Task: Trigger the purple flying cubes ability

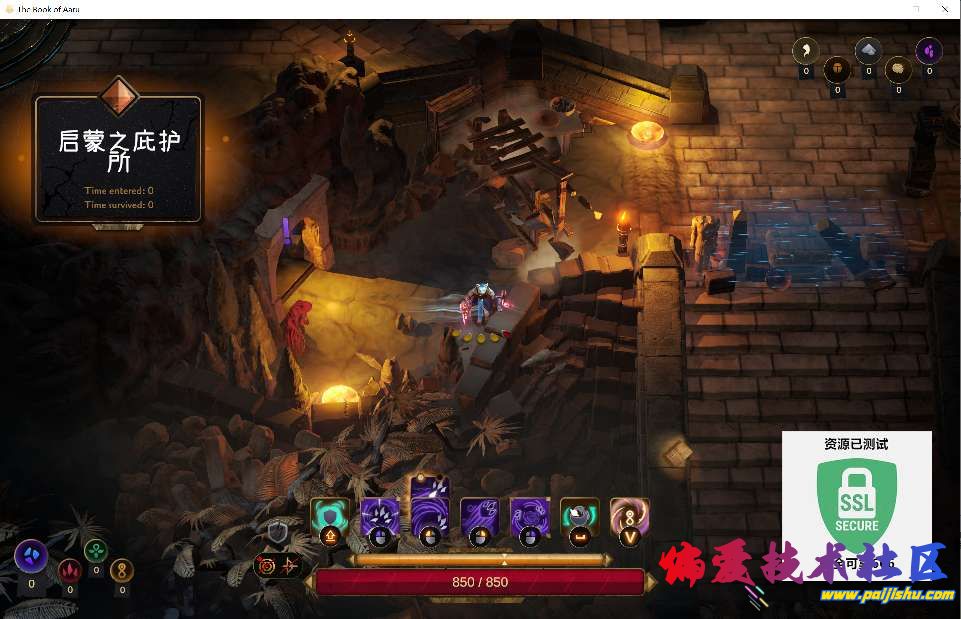Action: pos(480,516)
